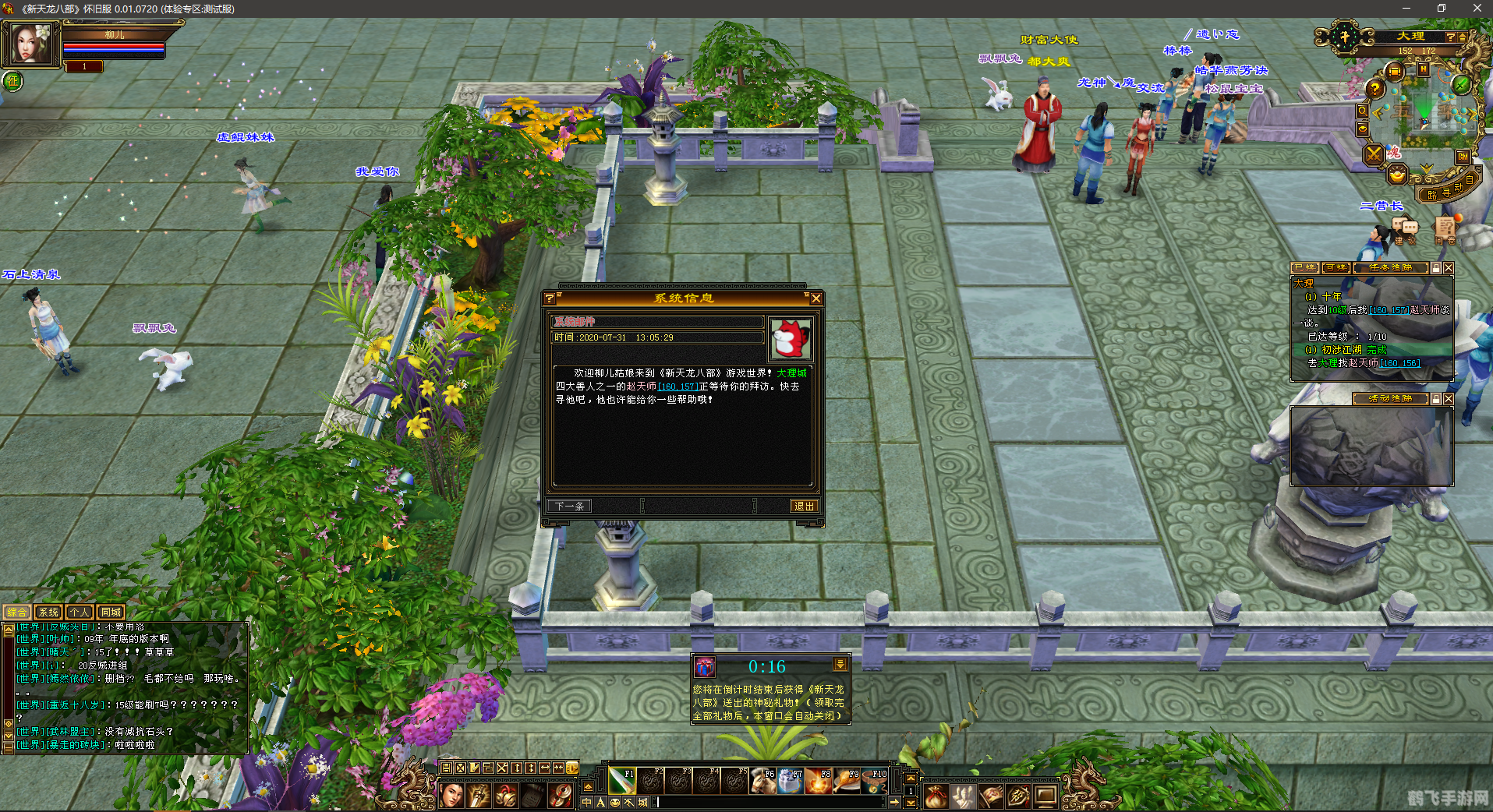Close the 系统信息 dialog with the X
This screenshot has height=812, width=1493.
815,298
